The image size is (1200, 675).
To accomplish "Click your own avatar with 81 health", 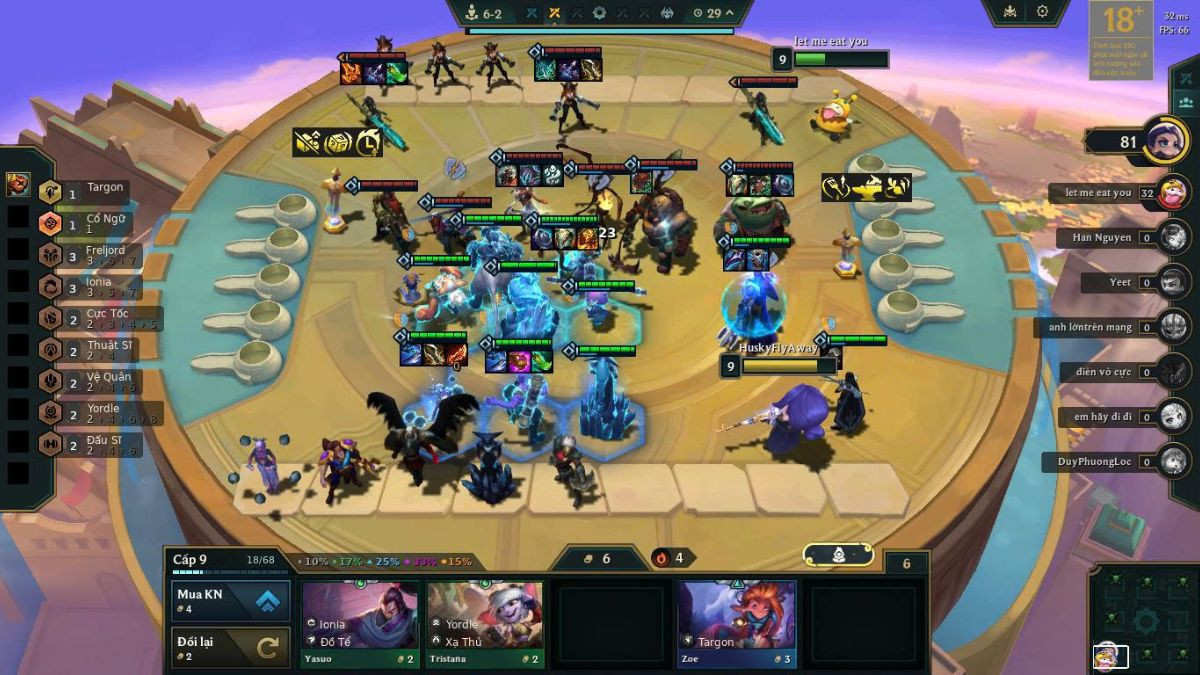I will 1165,140.
